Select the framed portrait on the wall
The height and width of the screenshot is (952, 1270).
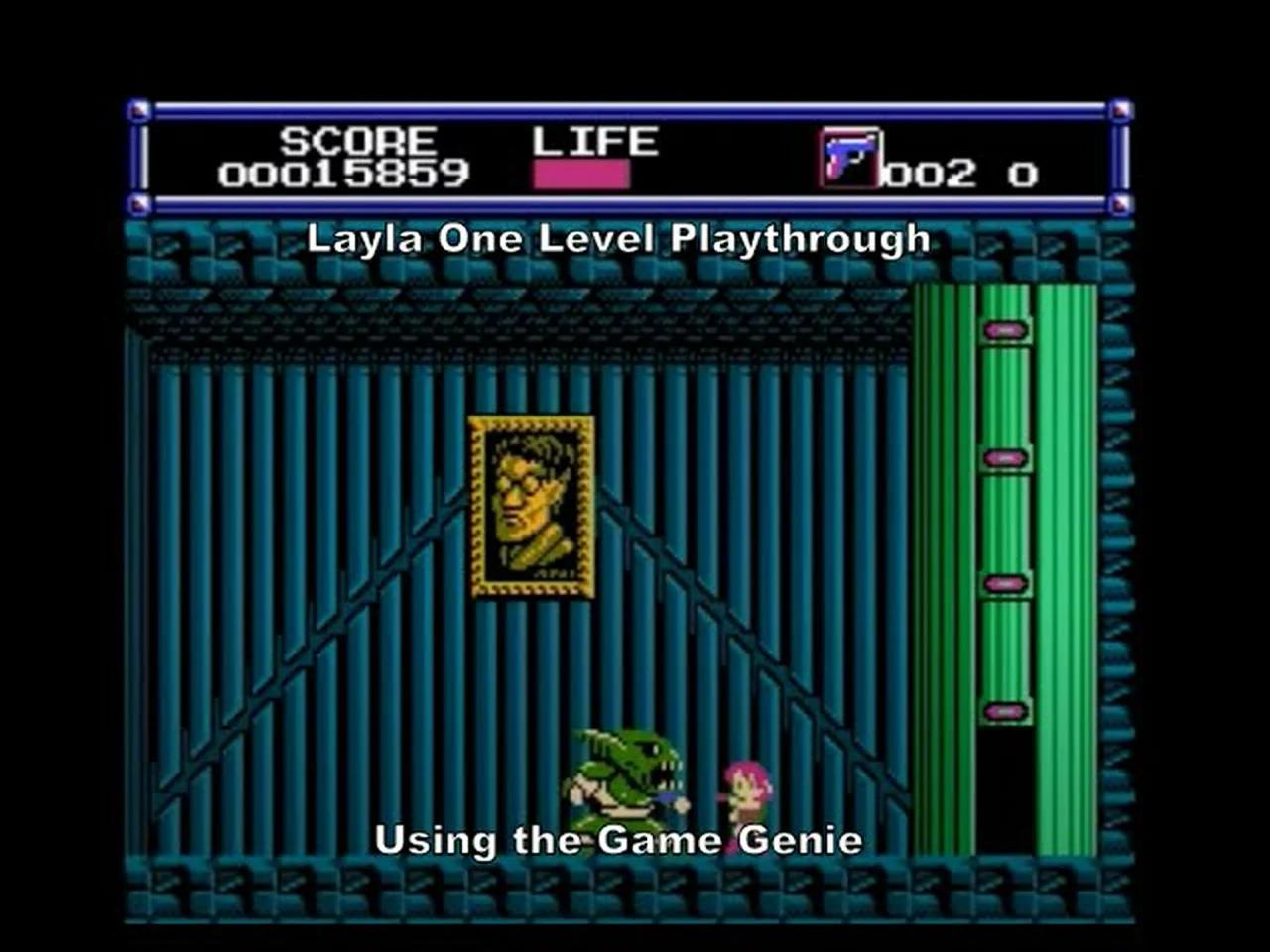pyautogui.click(x=529, y=508)
